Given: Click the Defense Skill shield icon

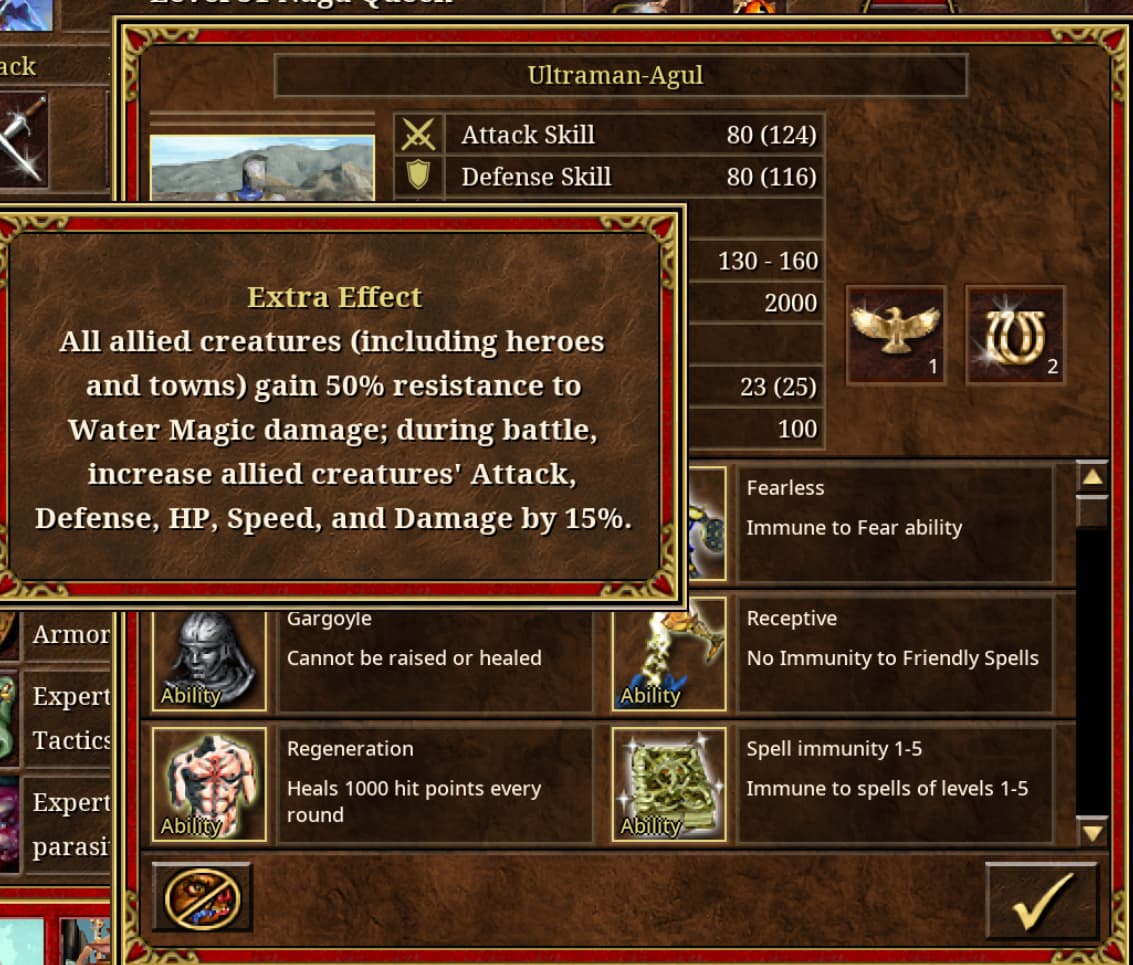Looking at the screenshot, I should click(418, 177).
